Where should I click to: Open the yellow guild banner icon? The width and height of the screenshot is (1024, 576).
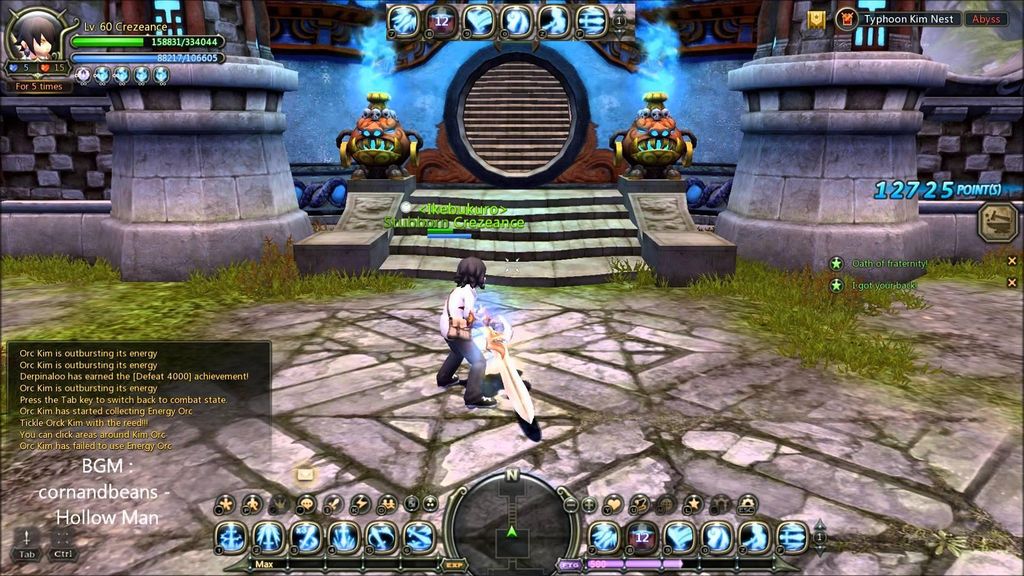click(817, 18)
